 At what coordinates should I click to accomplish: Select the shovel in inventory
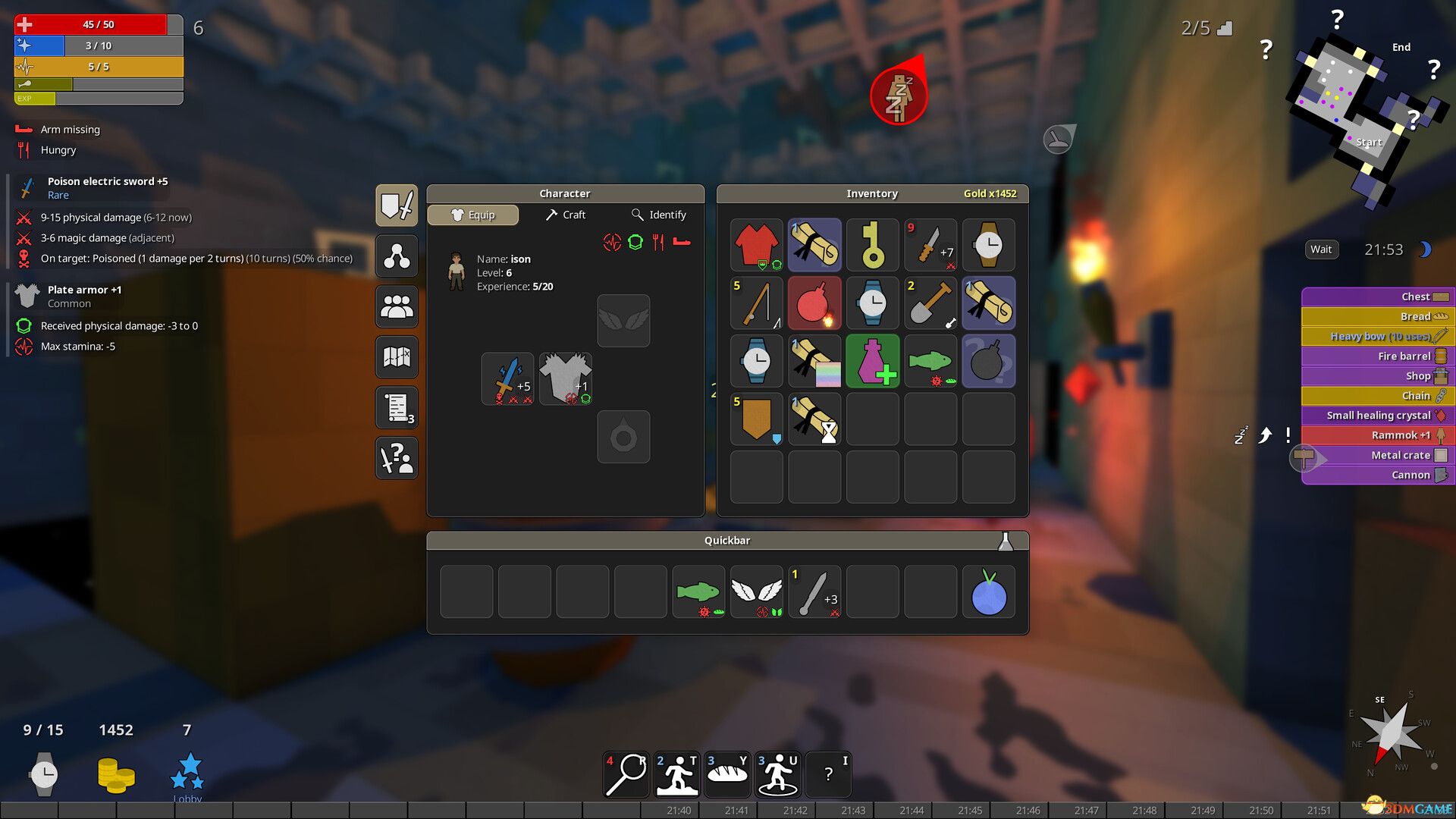tap(930, 303)
